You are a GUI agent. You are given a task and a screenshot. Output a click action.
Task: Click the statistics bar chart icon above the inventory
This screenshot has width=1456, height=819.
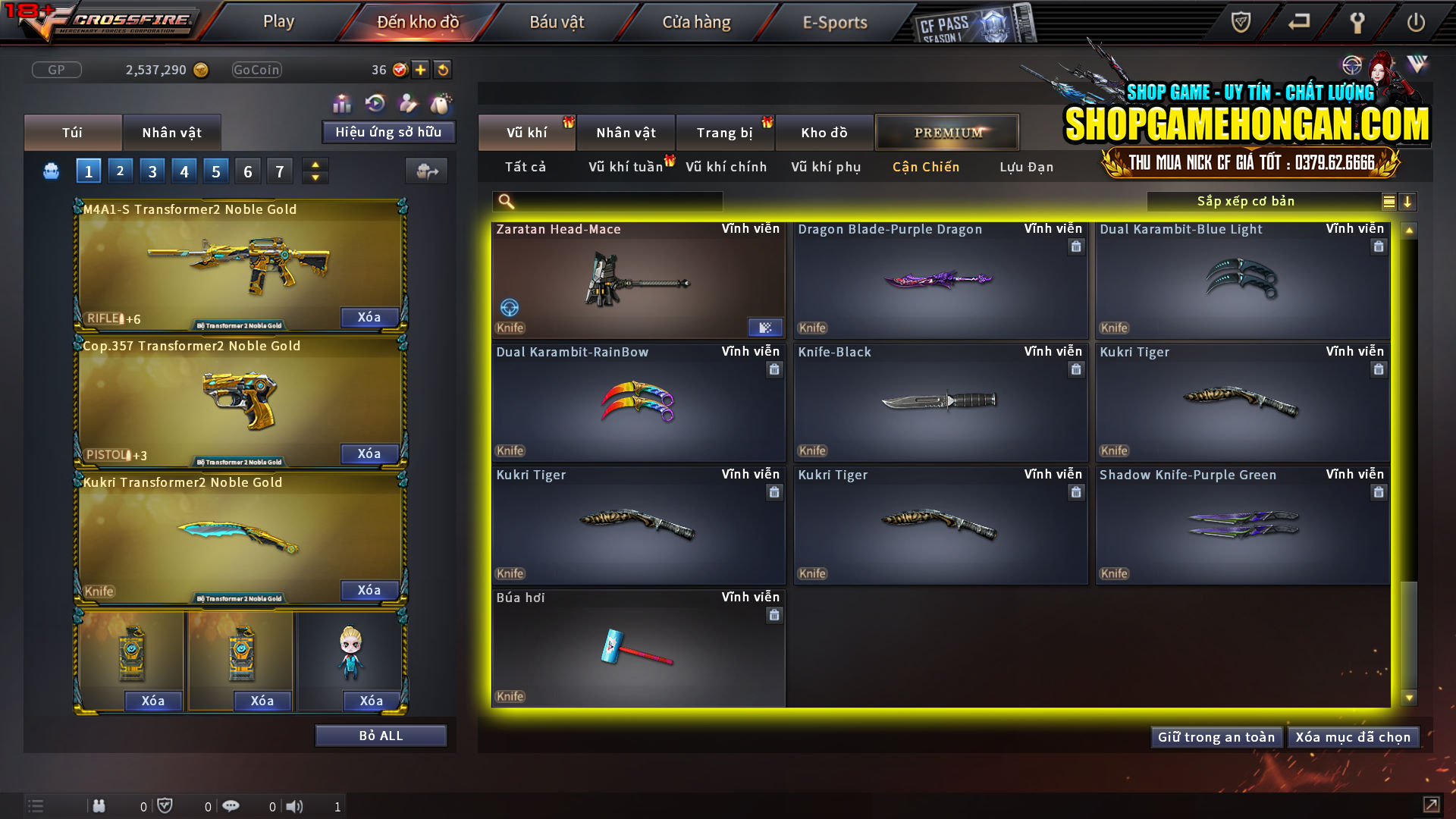tap(342, 102)
